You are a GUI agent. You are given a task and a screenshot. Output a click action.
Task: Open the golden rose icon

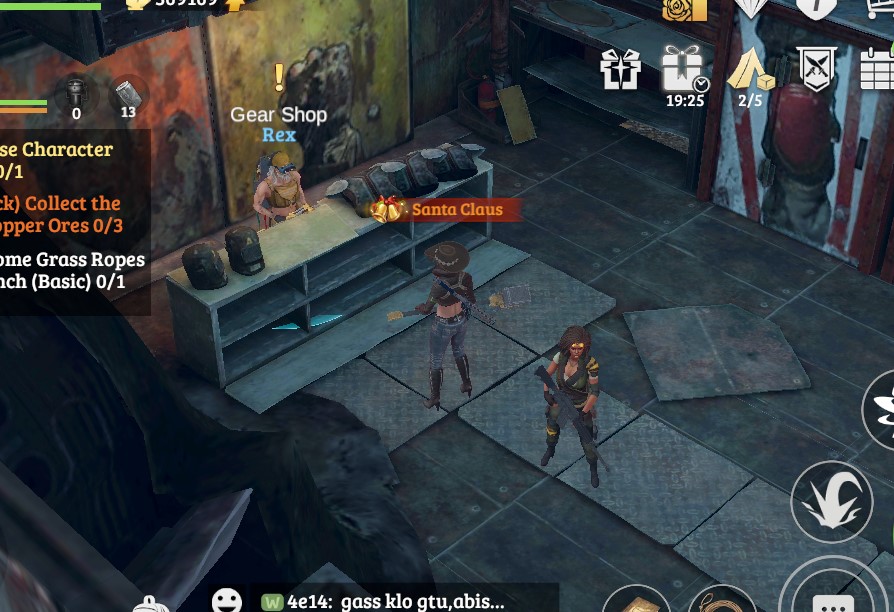[685, 10]
